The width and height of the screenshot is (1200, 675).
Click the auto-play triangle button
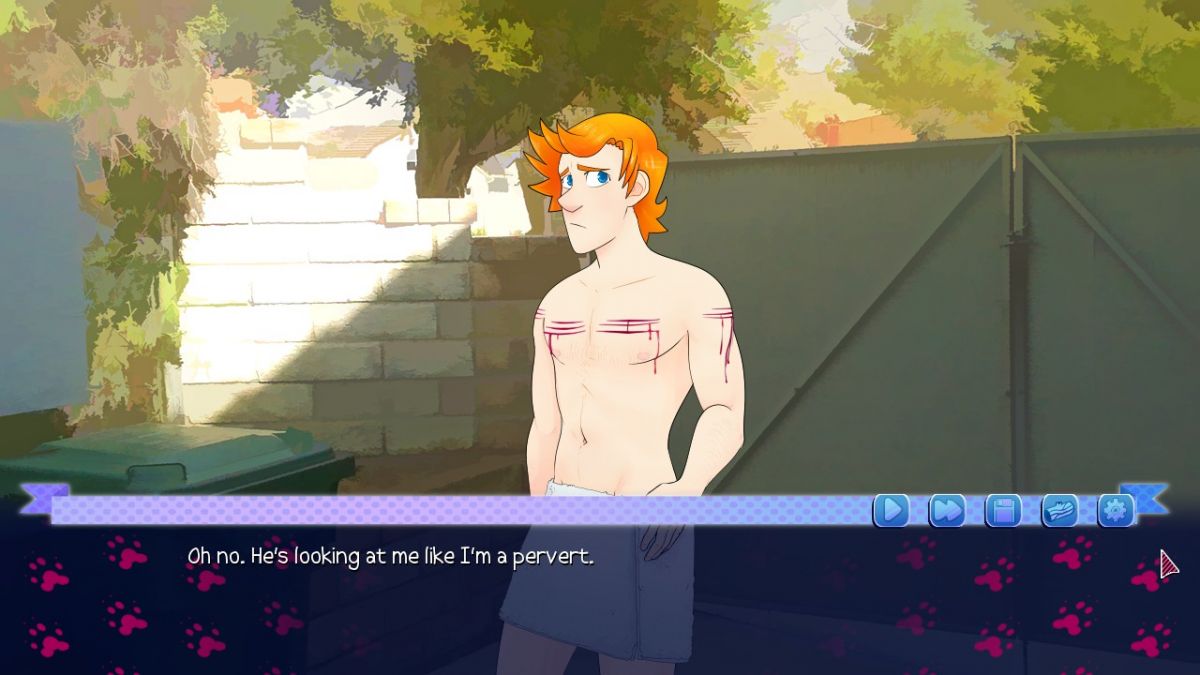(890, 510)
